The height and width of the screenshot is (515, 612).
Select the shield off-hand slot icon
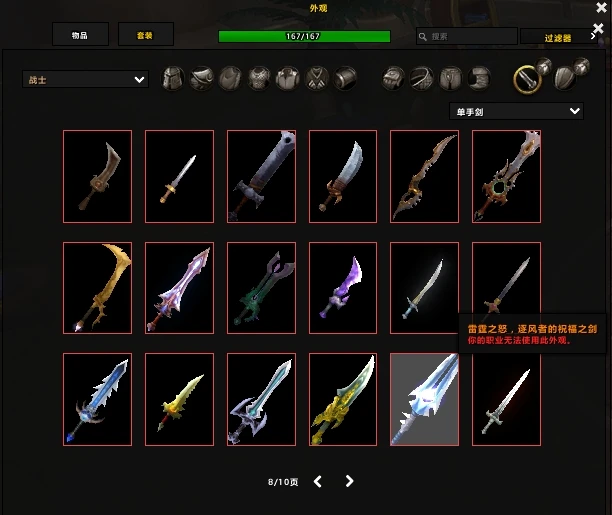(x=565, y=75)
